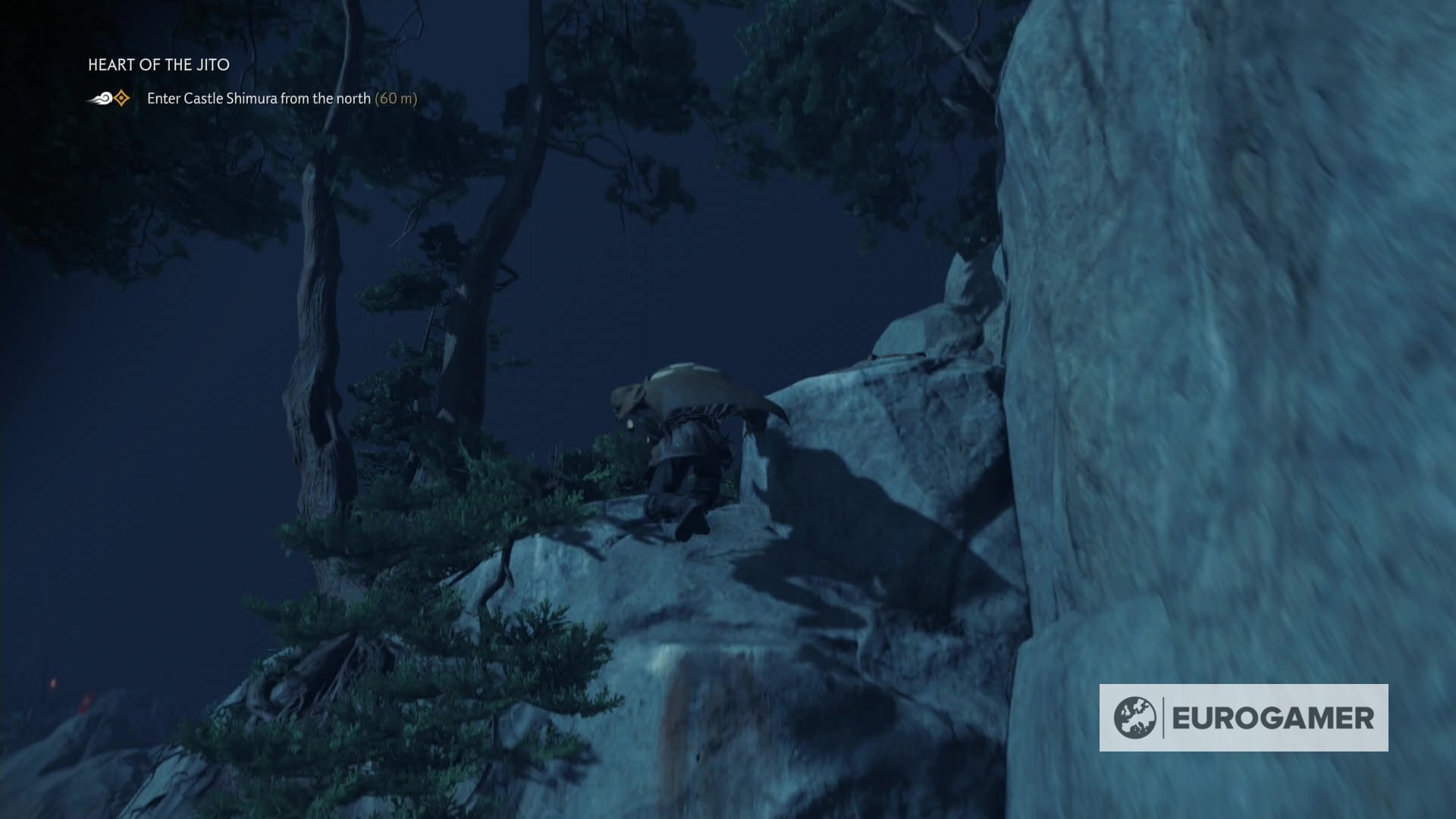
Task: Select the wind swirl symbol beside the objective
Action: [99, 97]
